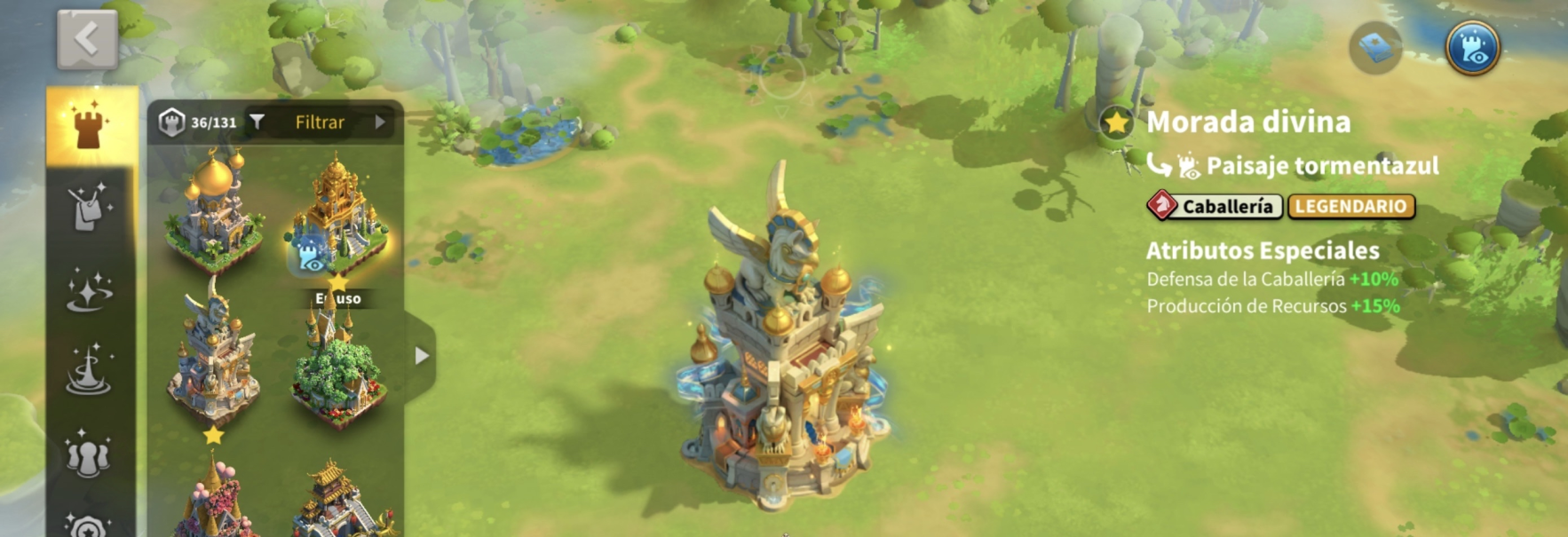Select the golden onion-dome palace skin
Viewport: 1568px width, 537px height.
point(213,211)
